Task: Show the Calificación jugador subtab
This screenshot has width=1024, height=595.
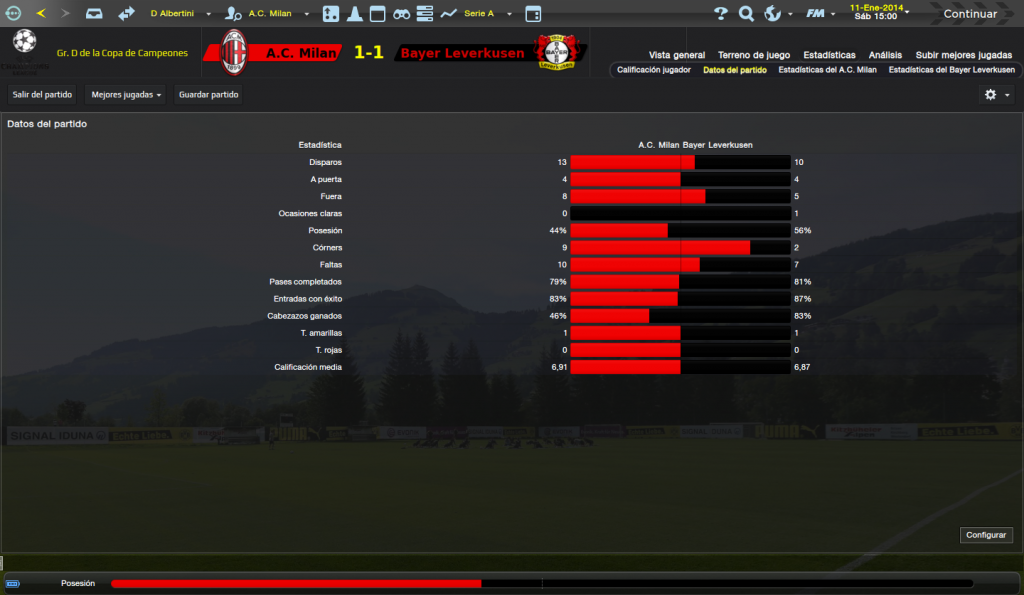Action: pyautogui.click(x=654, y=70)
